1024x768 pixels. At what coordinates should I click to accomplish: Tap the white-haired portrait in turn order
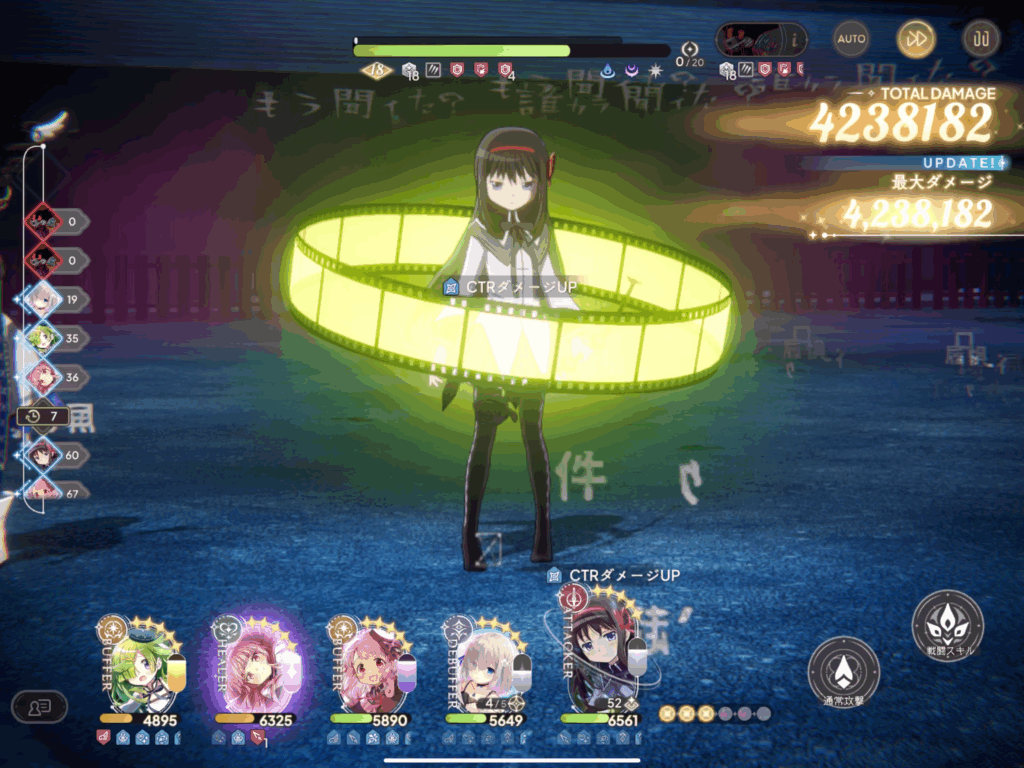pyautogui.click(x=43, y=299)
